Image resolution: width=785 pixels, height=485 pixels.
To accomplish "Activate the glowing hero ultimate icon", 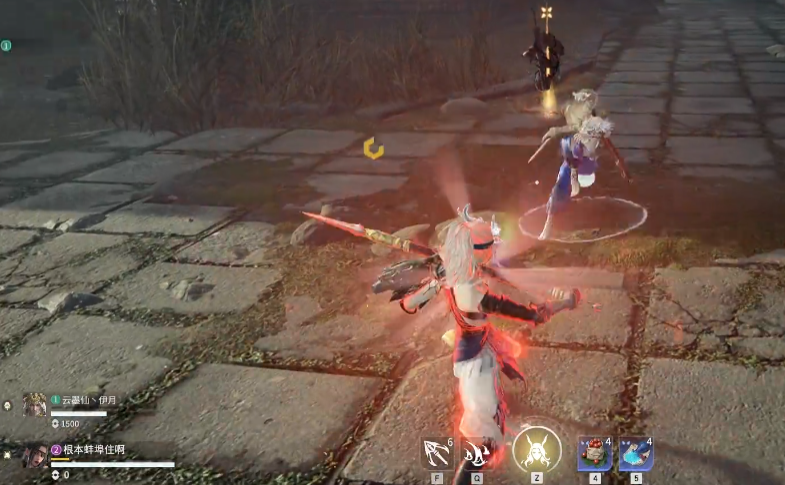I will [x=536, y=450].
